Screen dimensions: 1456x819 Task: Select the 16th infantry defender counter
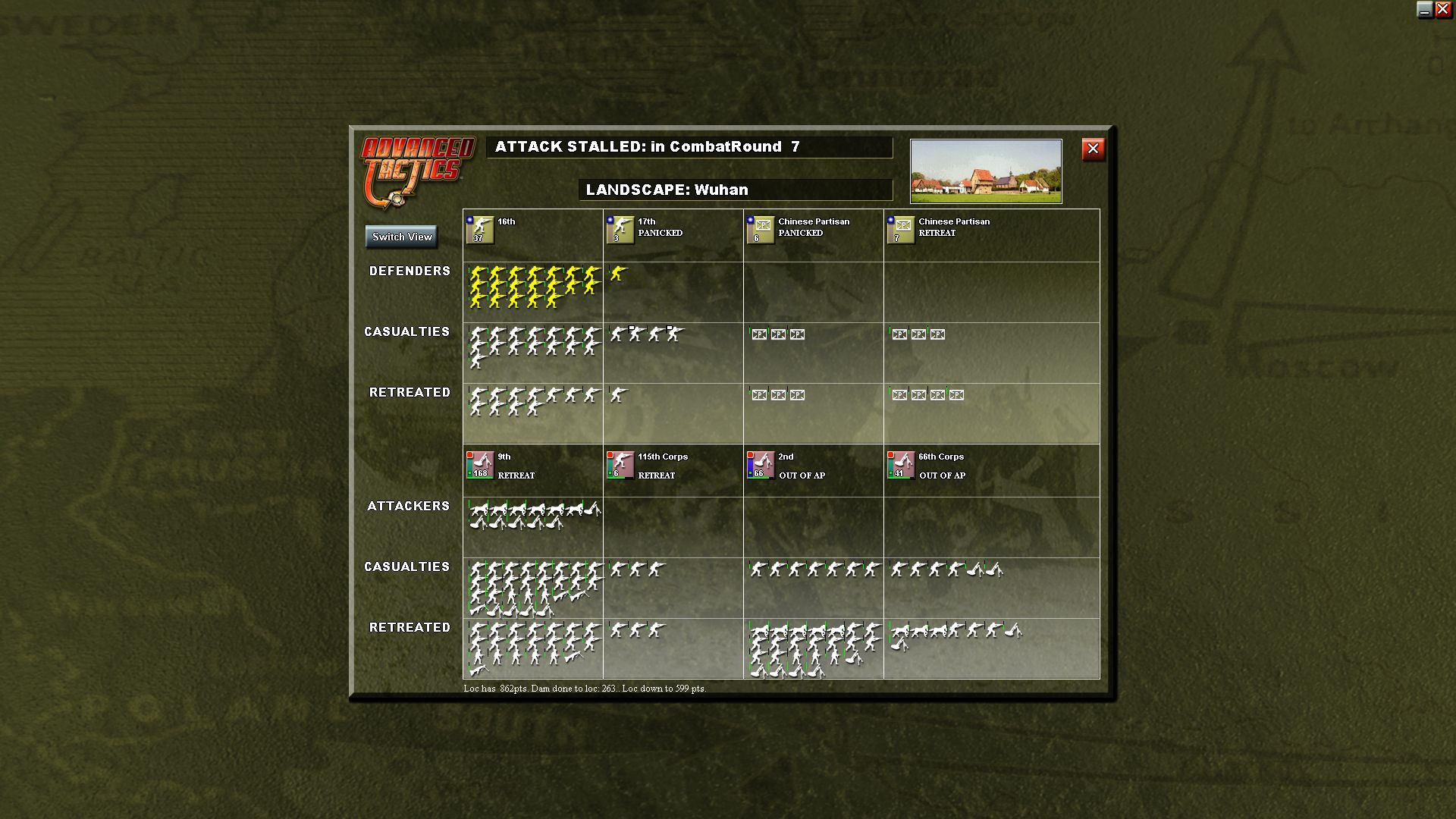tap(479, 230)
